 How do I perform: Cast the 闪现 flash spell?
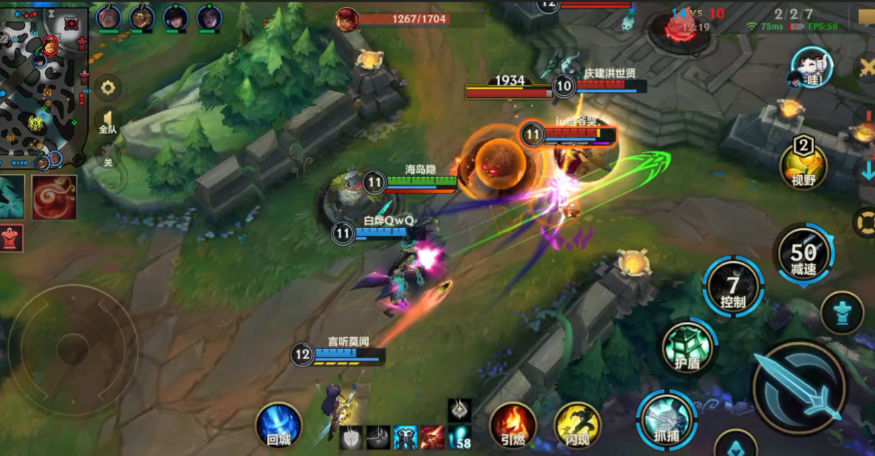pos(577,424)
